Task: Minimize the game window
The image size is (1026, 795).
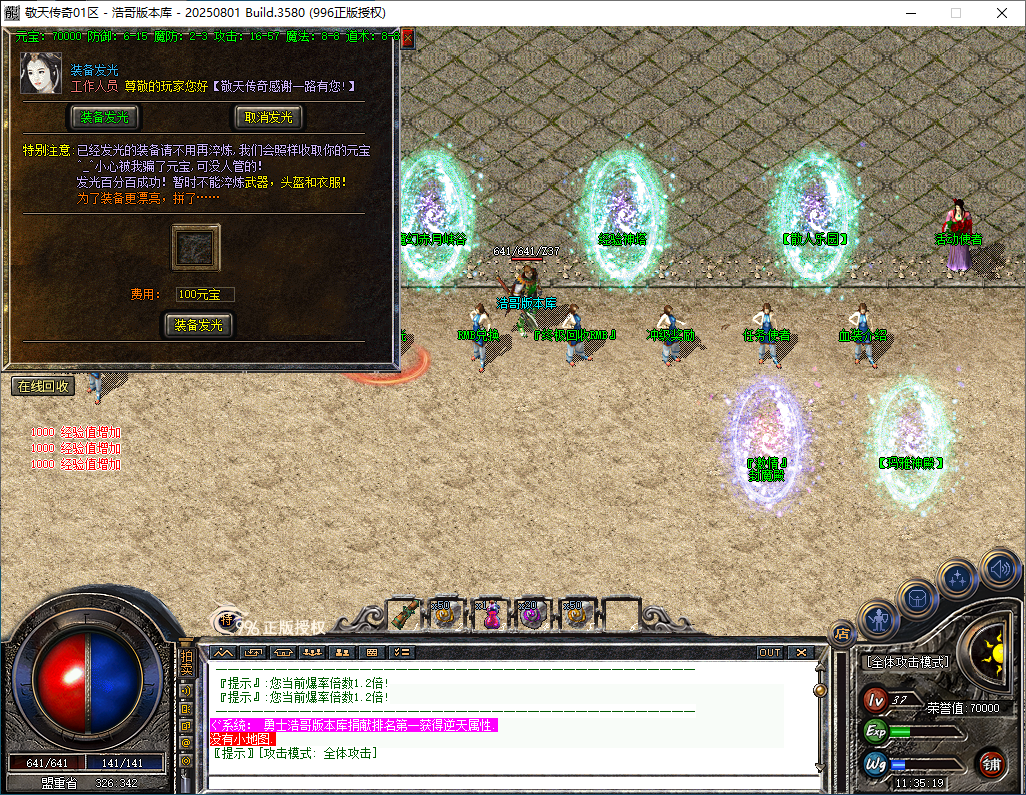Action: (909, 13)
